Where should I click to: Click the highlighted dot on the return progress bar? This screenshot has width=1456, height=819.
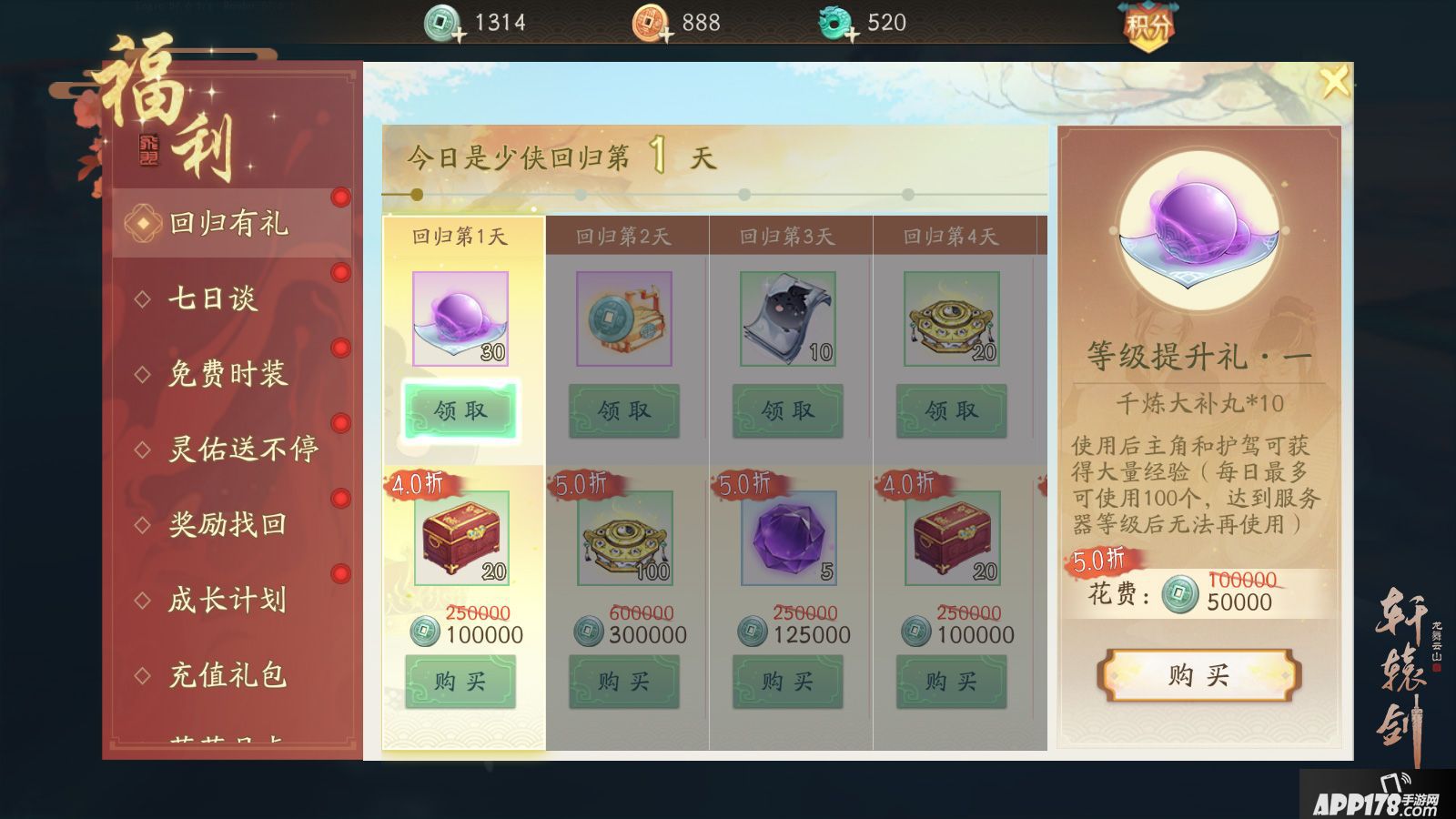coord(415,193)
